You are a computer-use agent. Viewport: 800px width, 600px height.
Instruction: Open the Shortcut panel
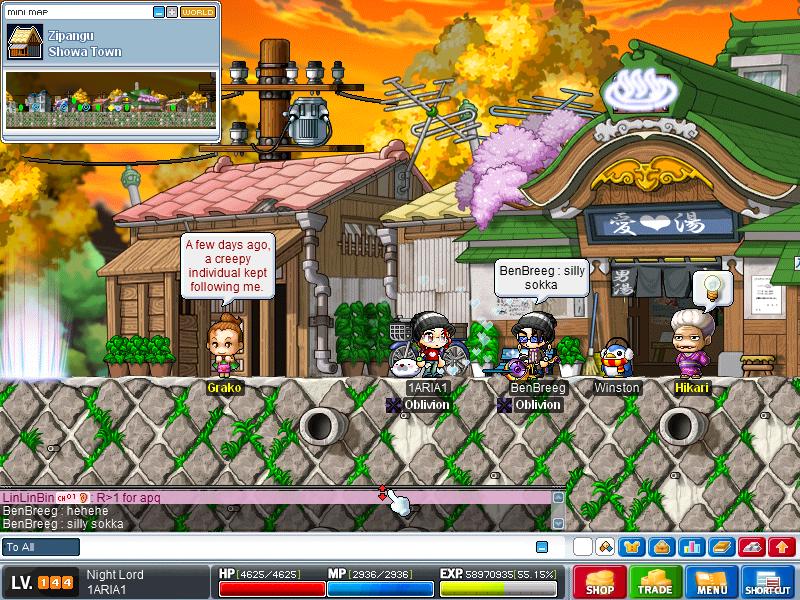768,582
